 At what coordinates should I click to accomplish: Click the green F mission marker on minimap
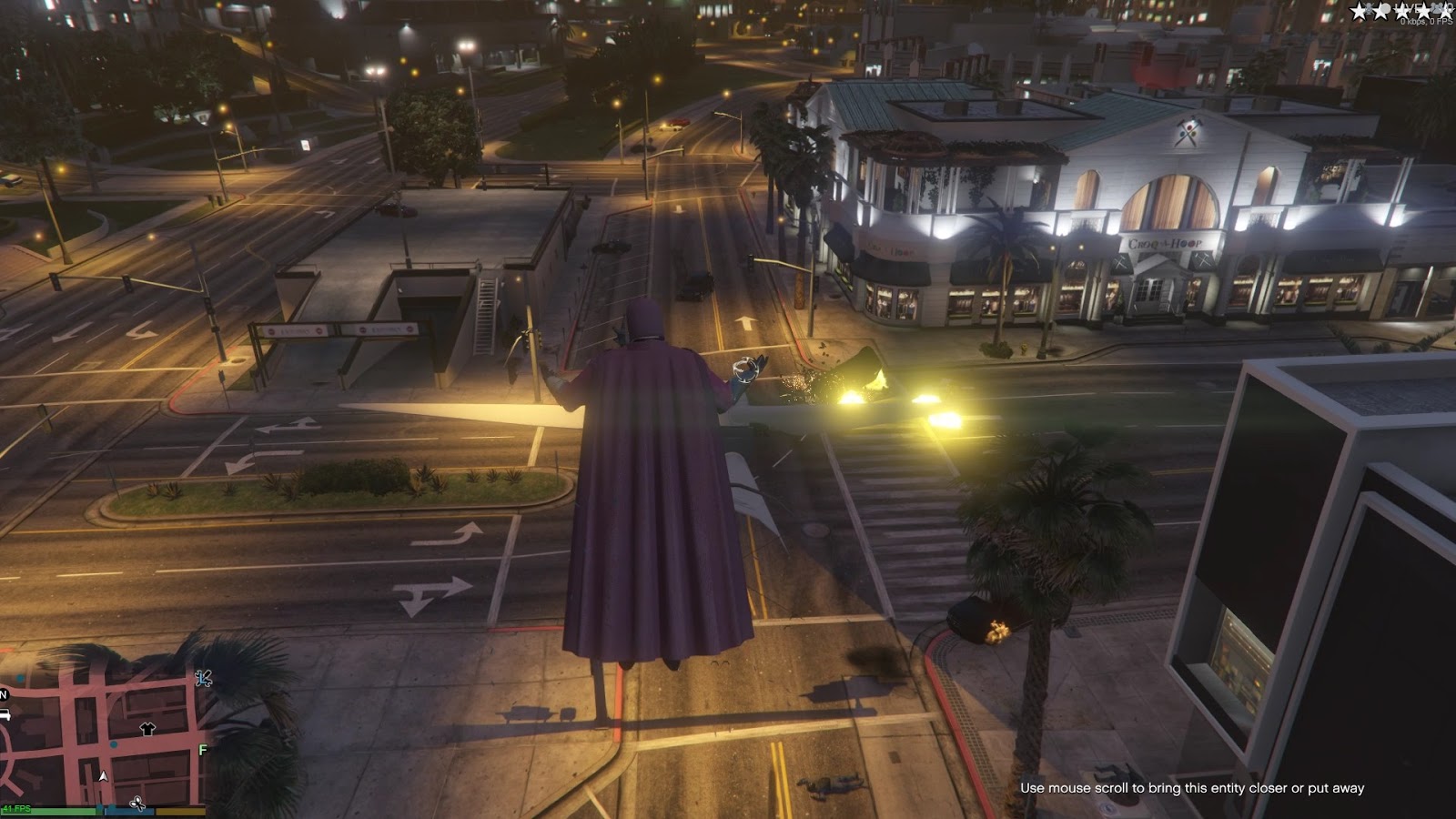pos(202,749)
